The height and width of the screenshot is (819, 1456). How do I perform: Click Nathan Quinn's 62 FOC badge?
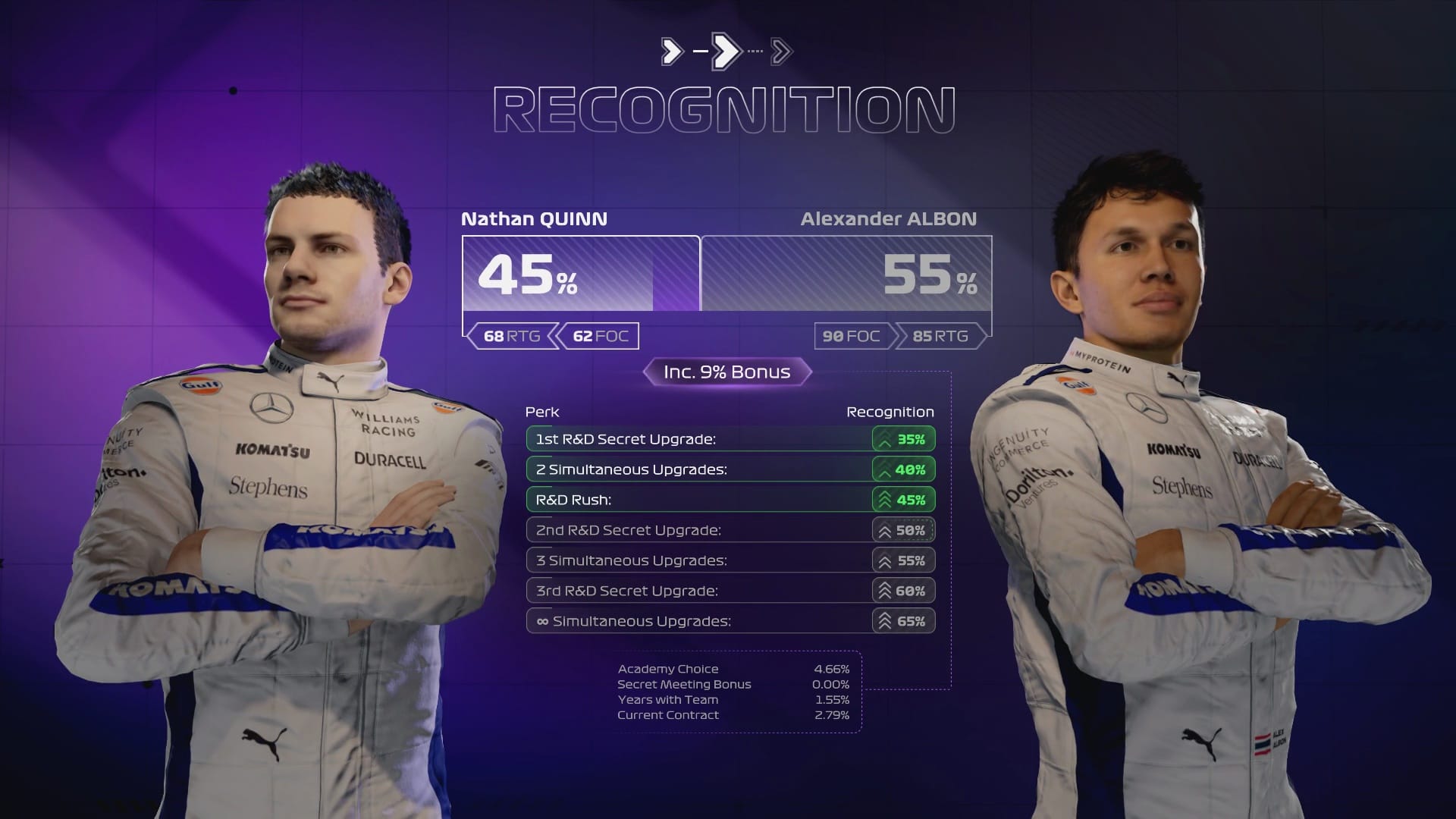pyautogui.click(x=598, y=336)
